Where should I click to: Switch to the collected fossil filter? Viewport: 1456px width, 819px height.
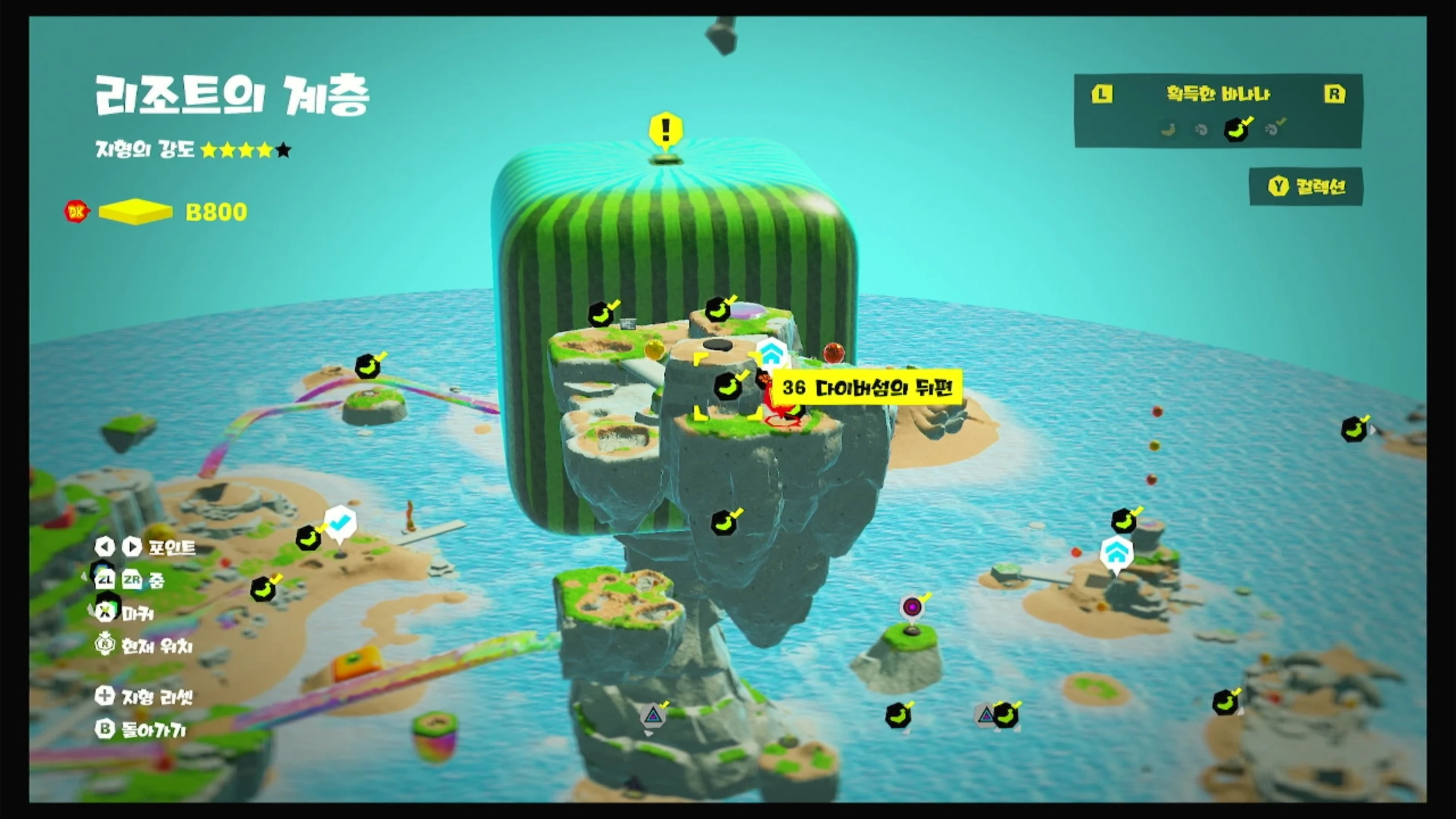tap(1273, 129)
